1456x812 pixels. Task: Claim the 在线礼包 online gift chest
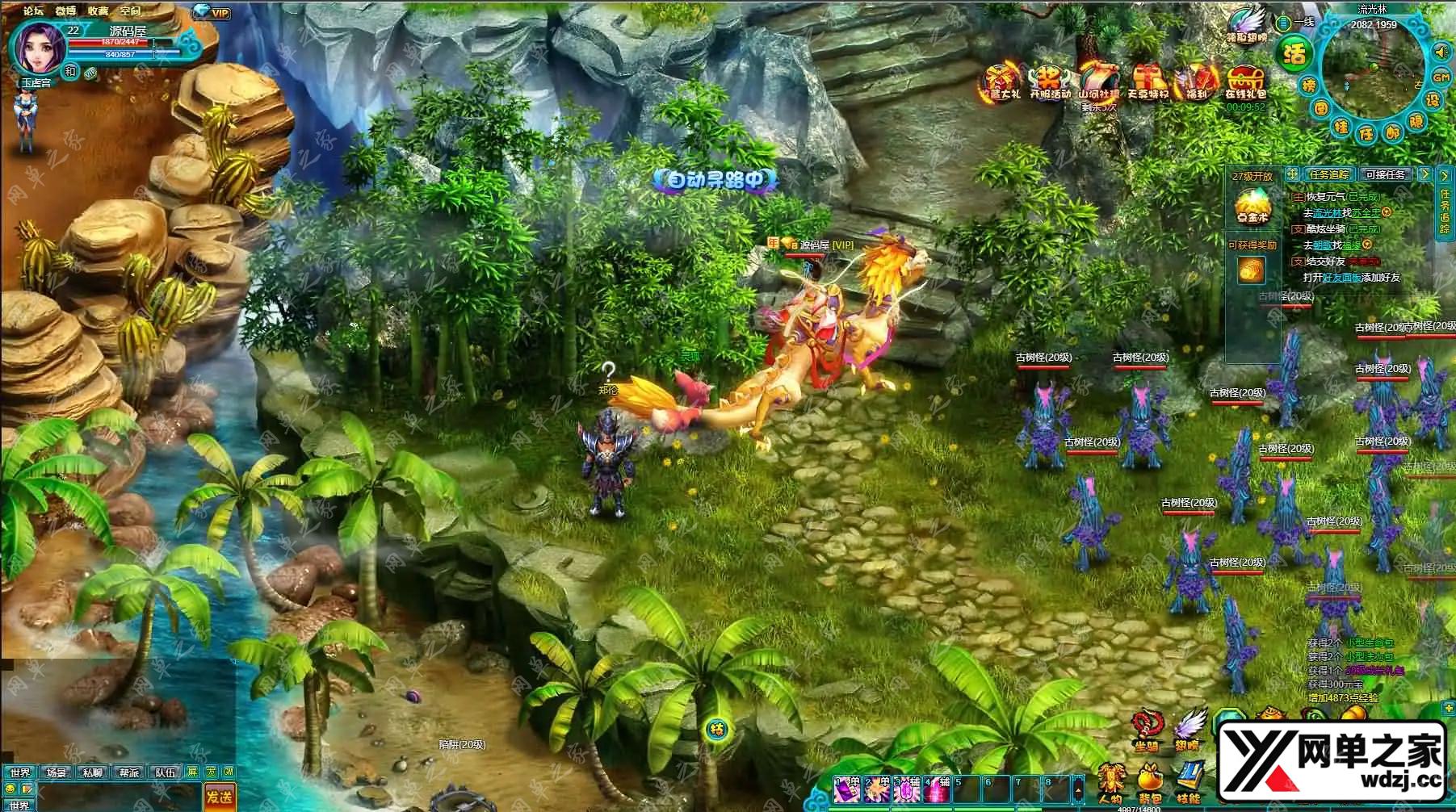1245,82
